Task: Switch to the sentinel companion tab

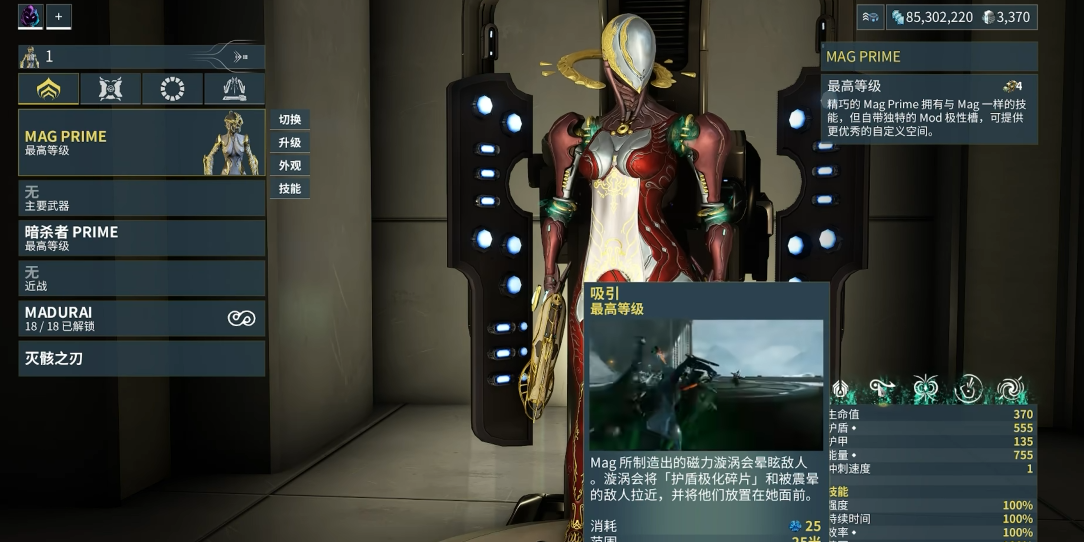Action: pyautogui.click(x=110, y=89)
